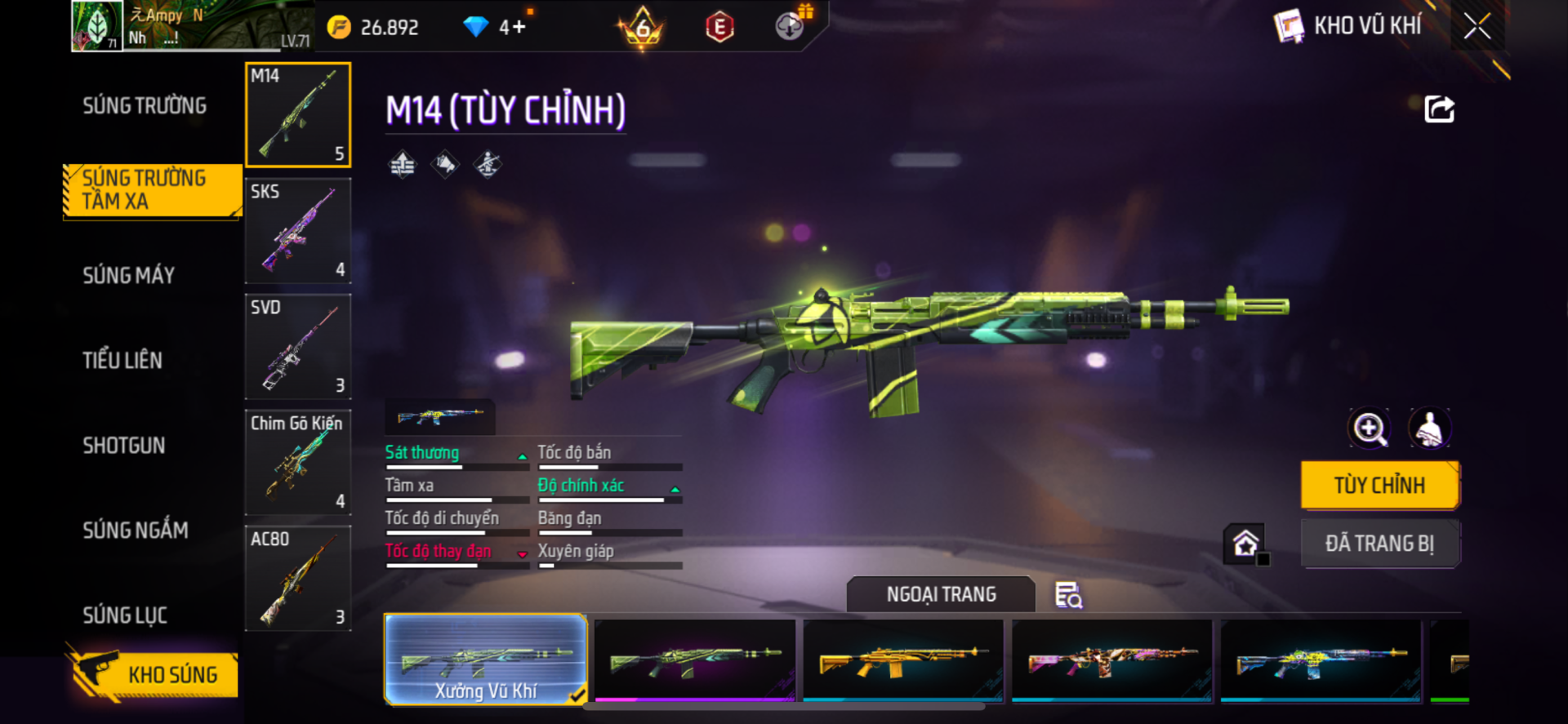The image size is (1568, 724).
Task: Pick the AC80 weapon slot
Action: [298, 579]
